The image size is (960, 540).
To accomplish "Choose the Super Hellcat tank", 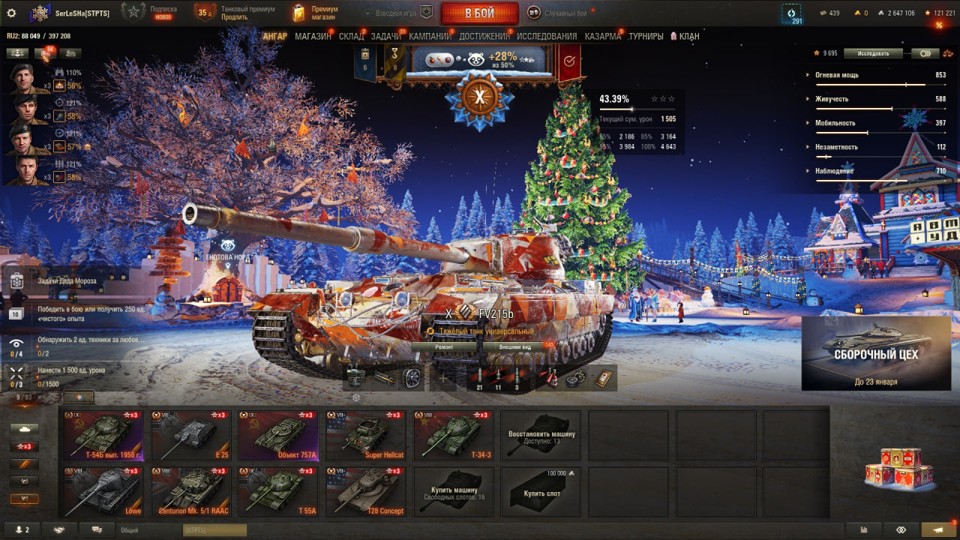I will (x=366, y=435).
